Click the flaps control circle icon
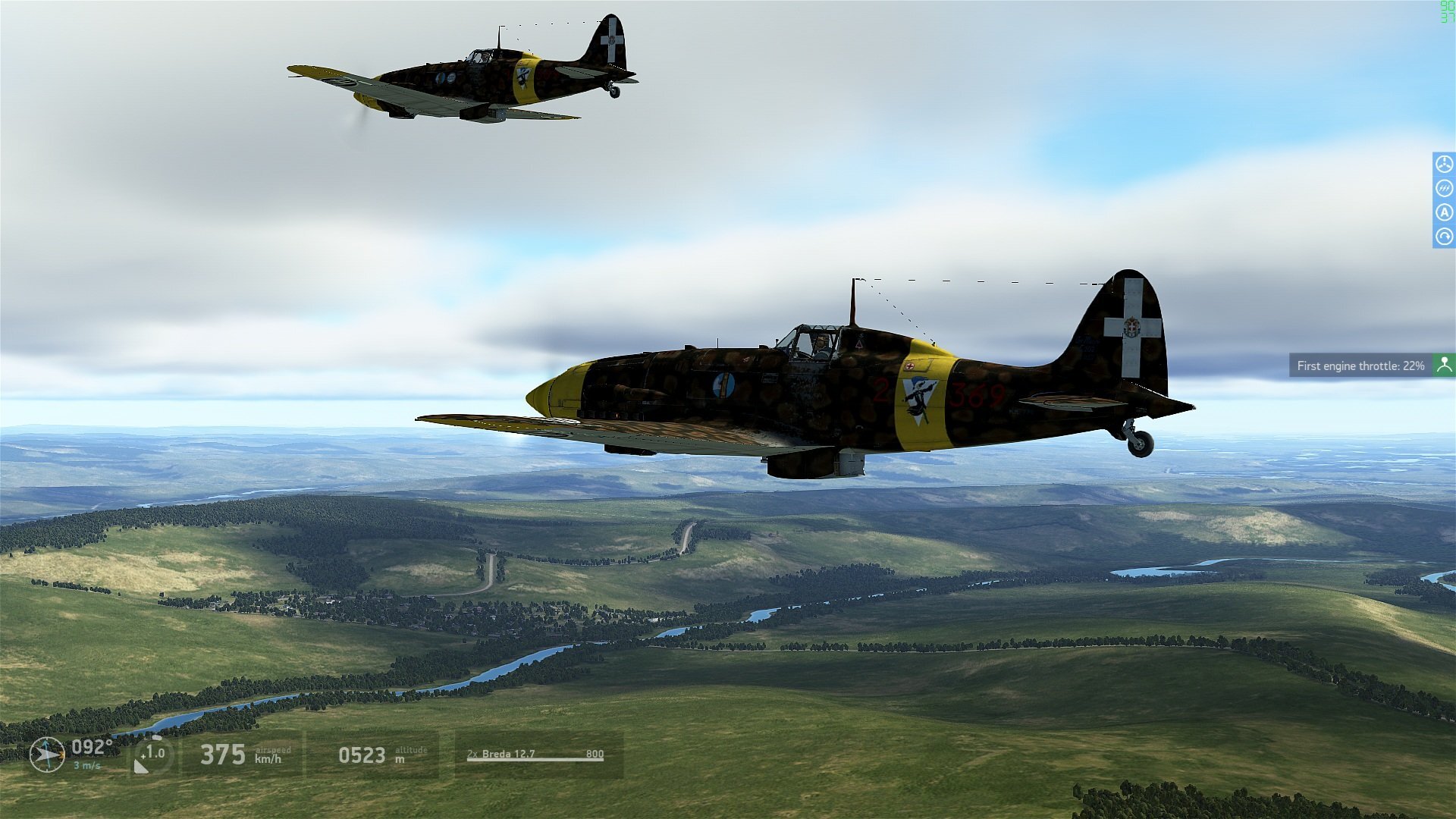The image size is (1456, 819). click(1444, 188)
